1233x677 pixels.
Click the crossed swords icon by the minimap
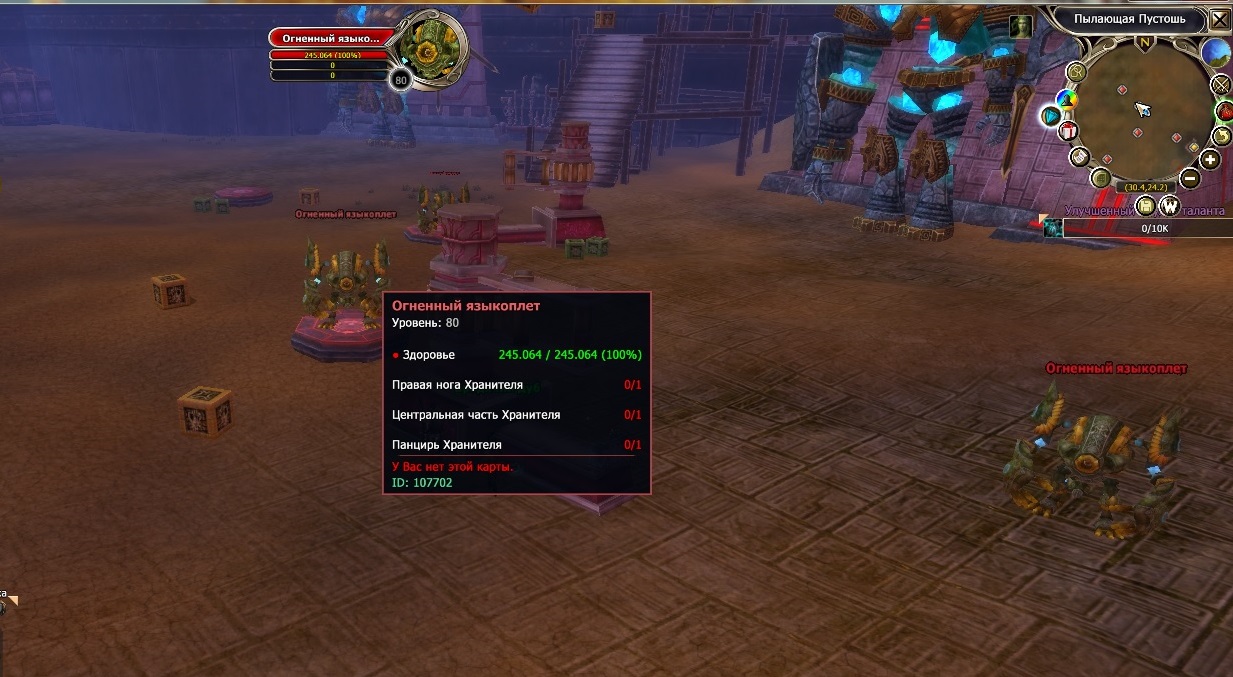pyautogui.click(x=1219, y=84)
